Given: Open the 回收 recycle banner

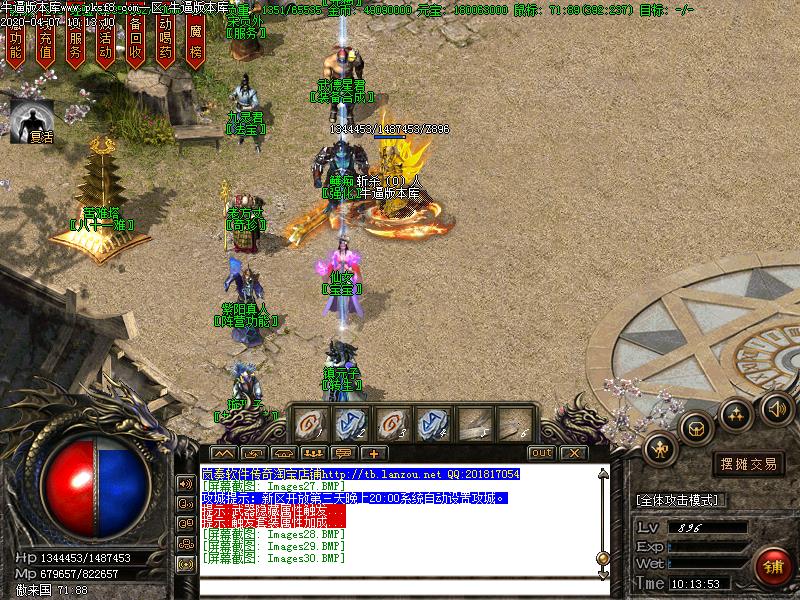Looking at the screenshot, I should (136, 44).
